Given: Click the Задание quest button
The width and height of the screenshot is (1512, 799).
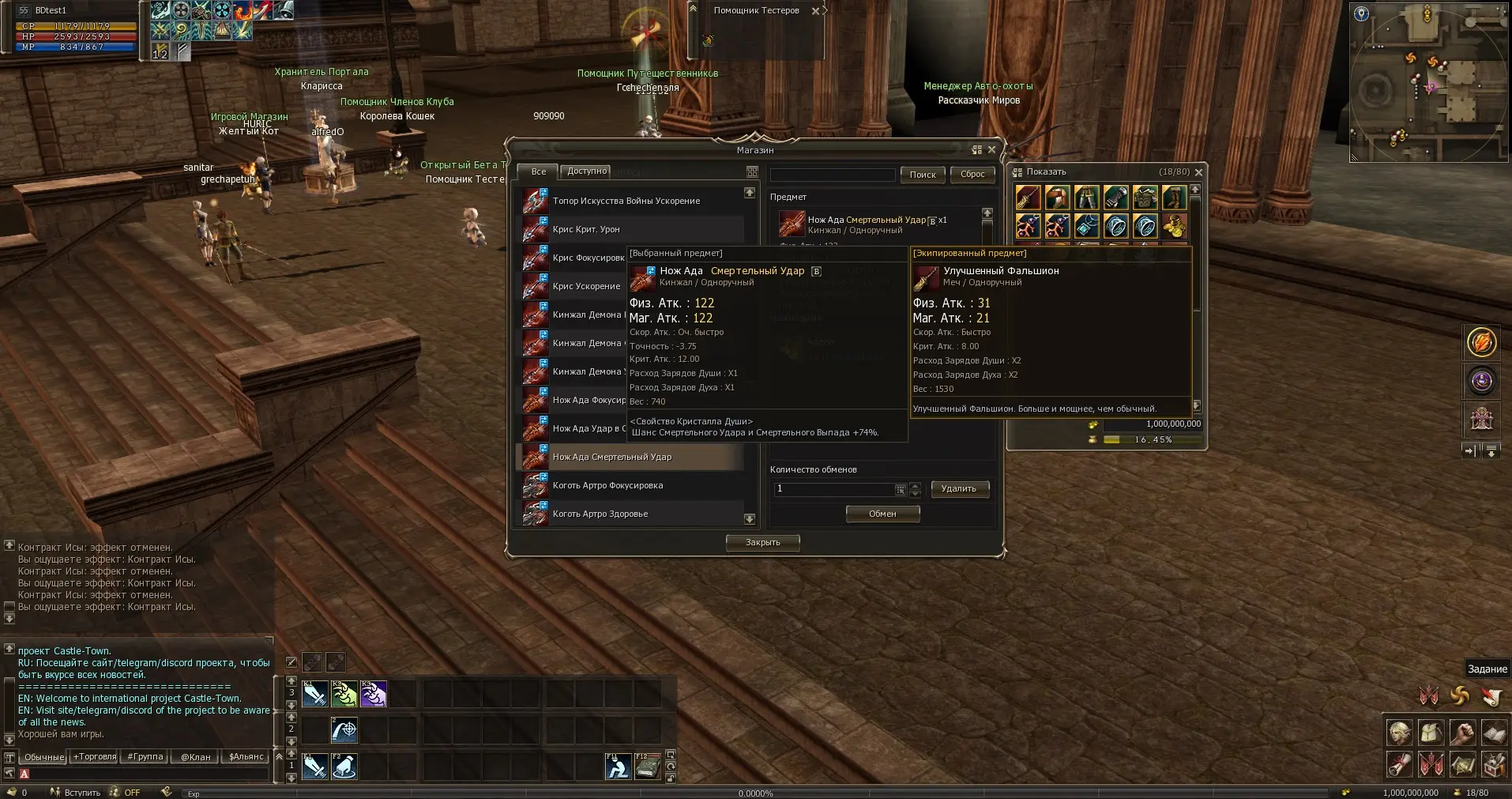Looking at the screenshot, I should coord(1487,669).
